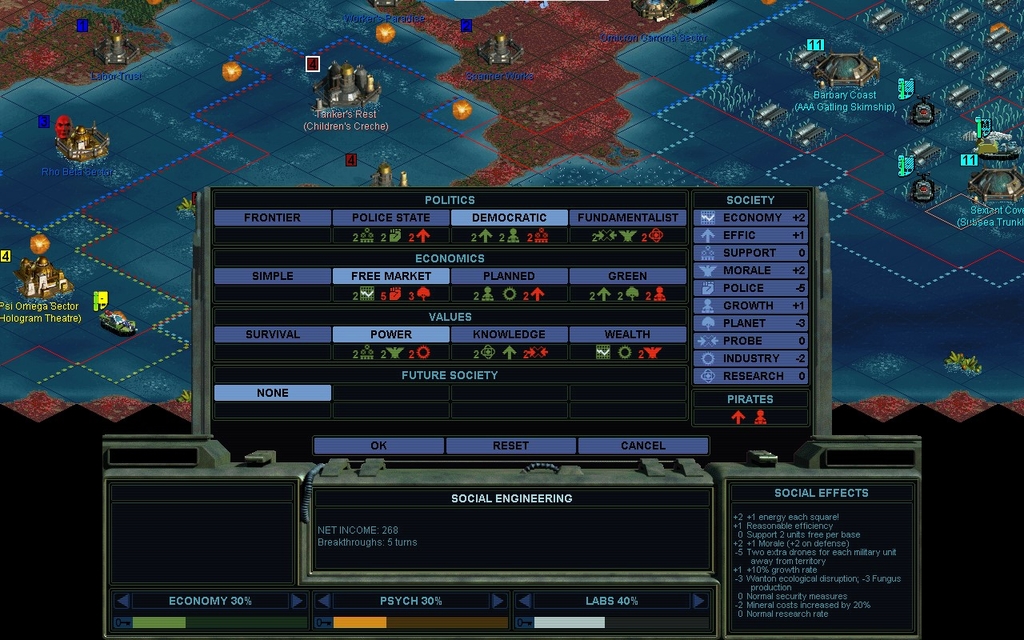Image resolution: width=1024 pixels, height=640 pixels.
Task: Choose Green economics
Action: tap(628, 276)
